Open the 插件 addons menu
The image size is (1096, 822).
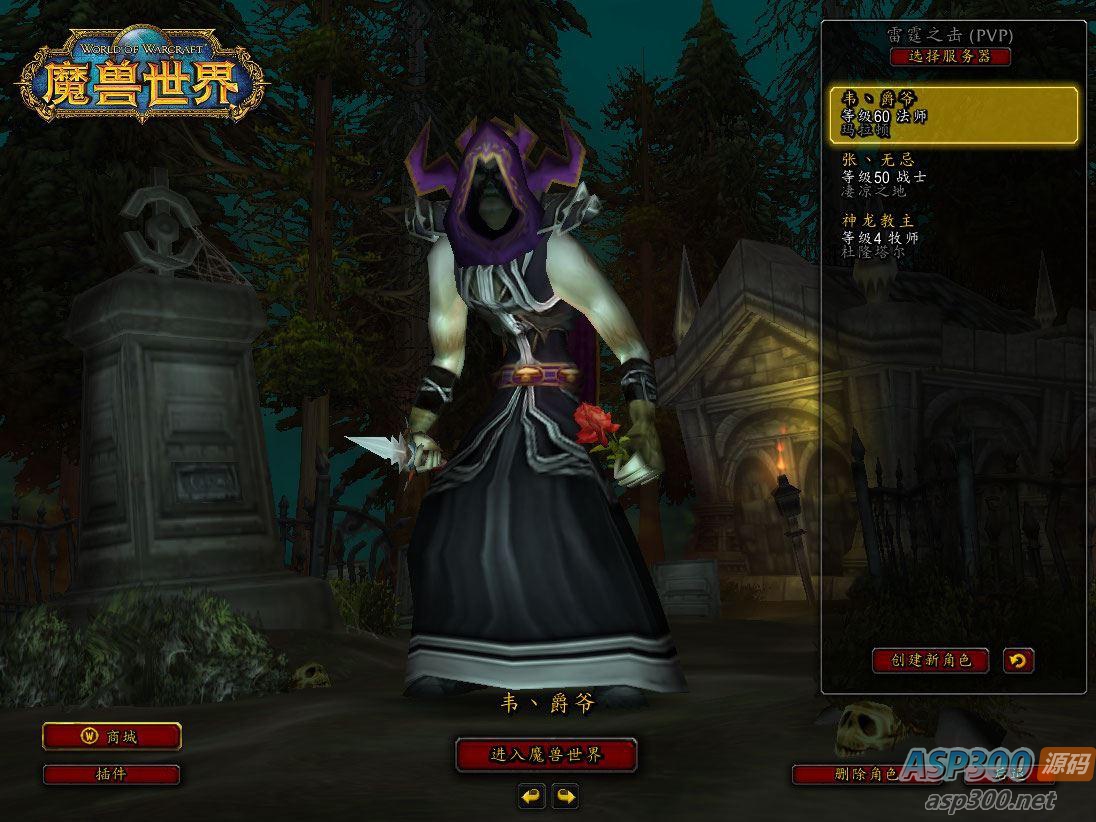[111, 774]
